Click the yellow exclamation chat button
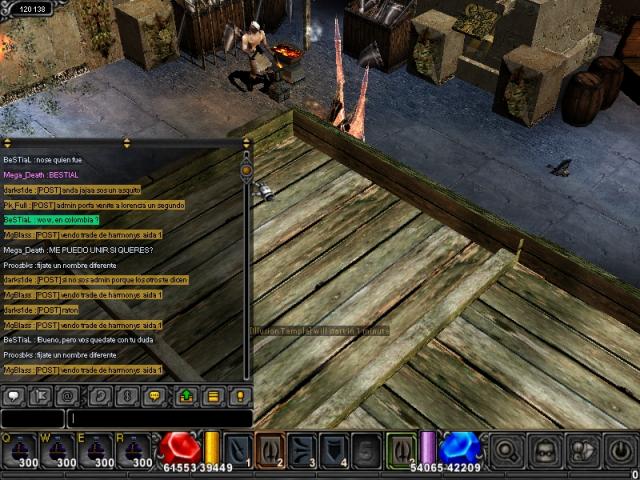This screenshot has width=640, height=480. coord(238,397)
